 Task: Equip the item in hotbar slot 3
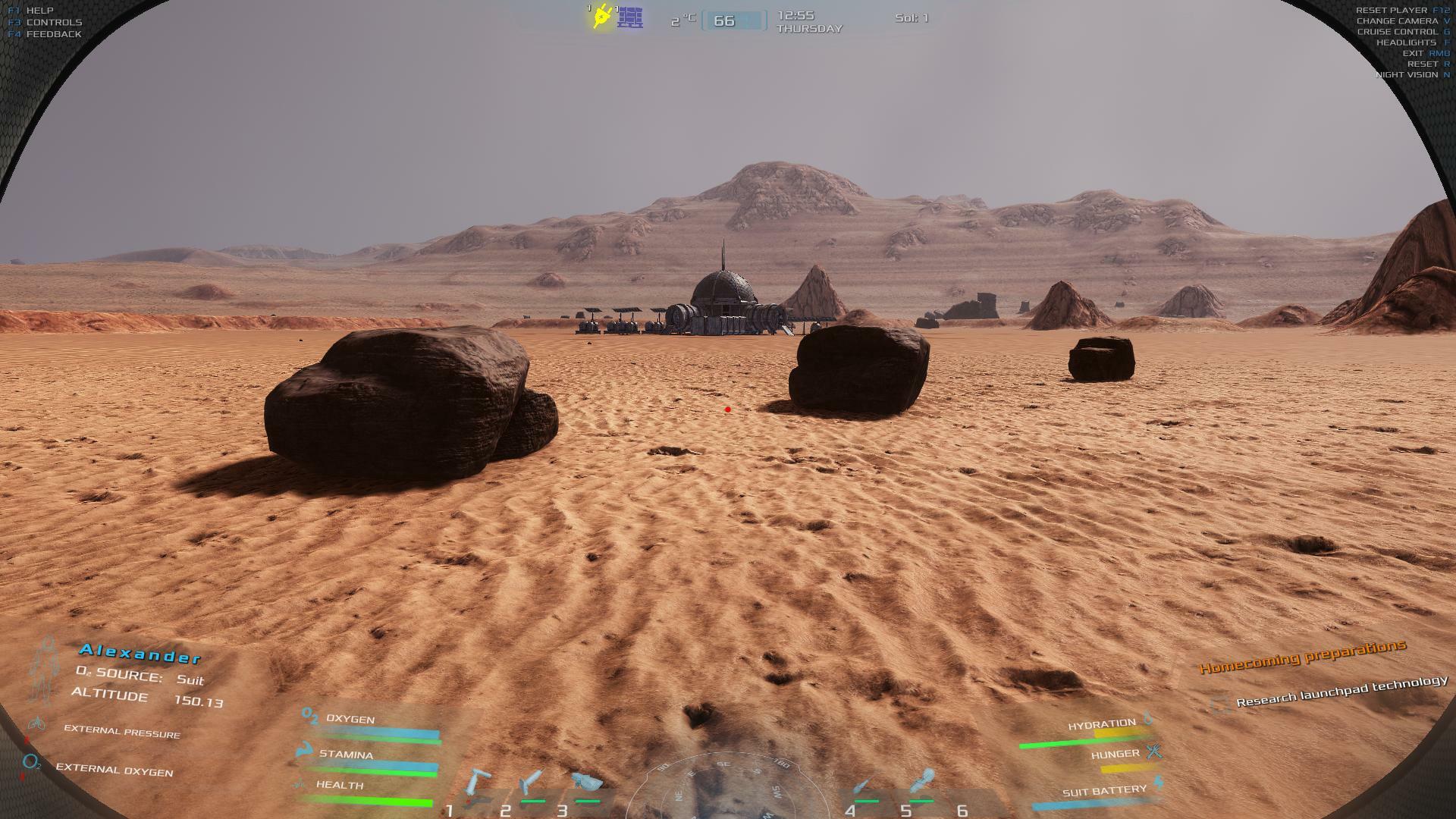click(586, 783)
